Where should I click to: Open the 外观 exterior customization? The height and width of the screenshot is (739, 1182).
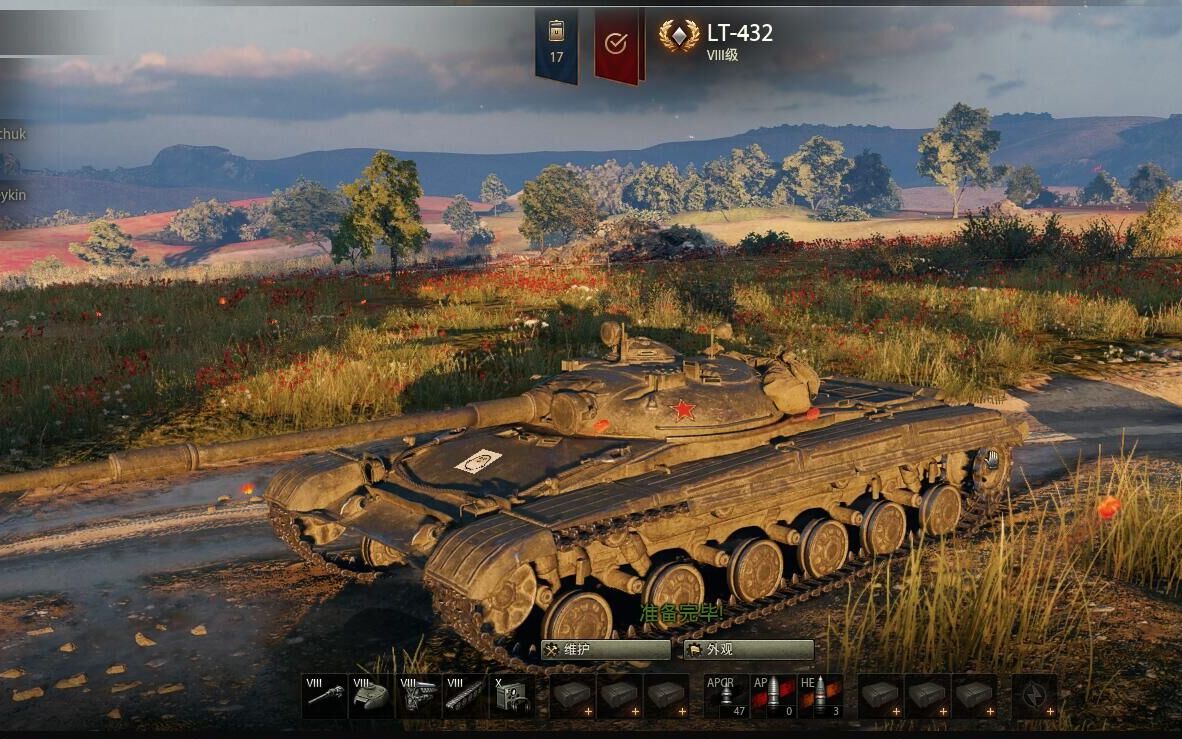(748, 650)
